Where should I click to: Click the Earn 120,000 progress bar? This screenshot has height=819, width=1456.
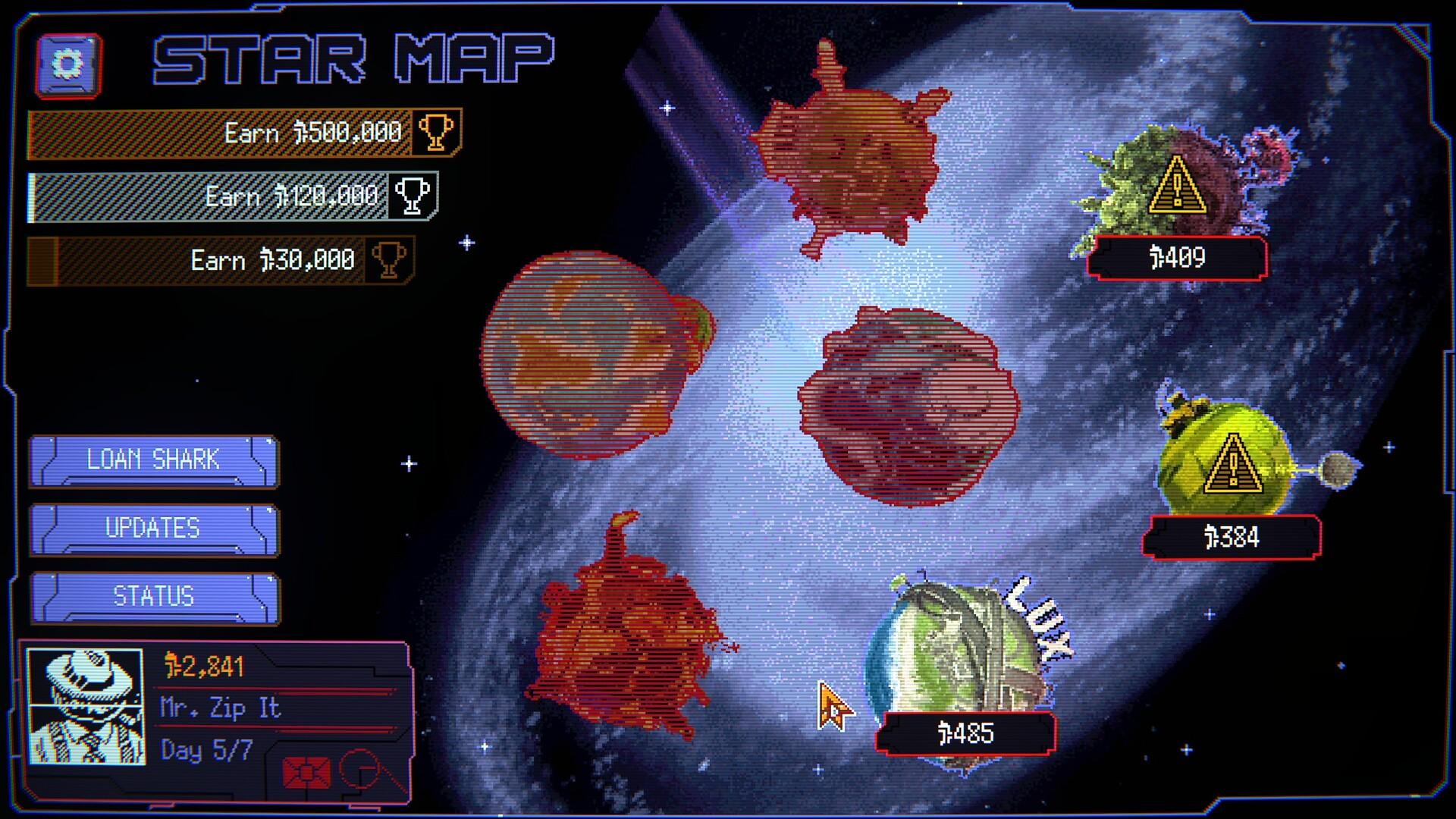(212, 196)
